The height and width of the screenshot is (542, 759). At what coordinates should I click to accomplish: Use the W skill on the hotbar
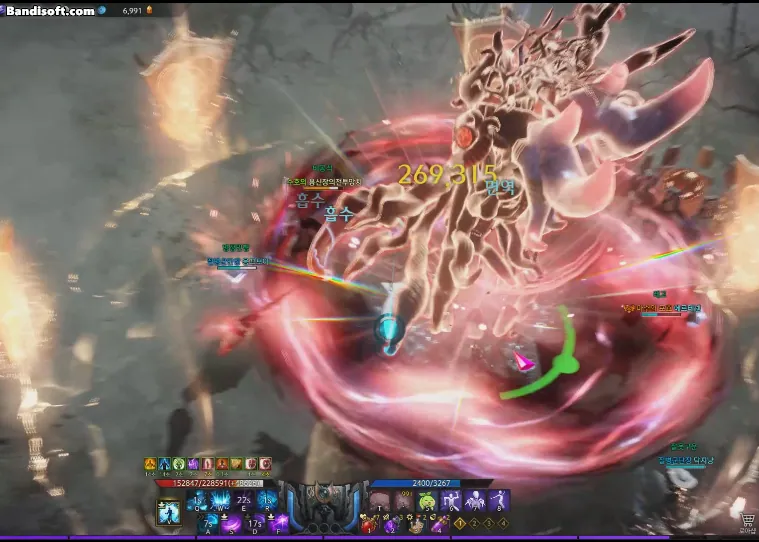point(219,502)
